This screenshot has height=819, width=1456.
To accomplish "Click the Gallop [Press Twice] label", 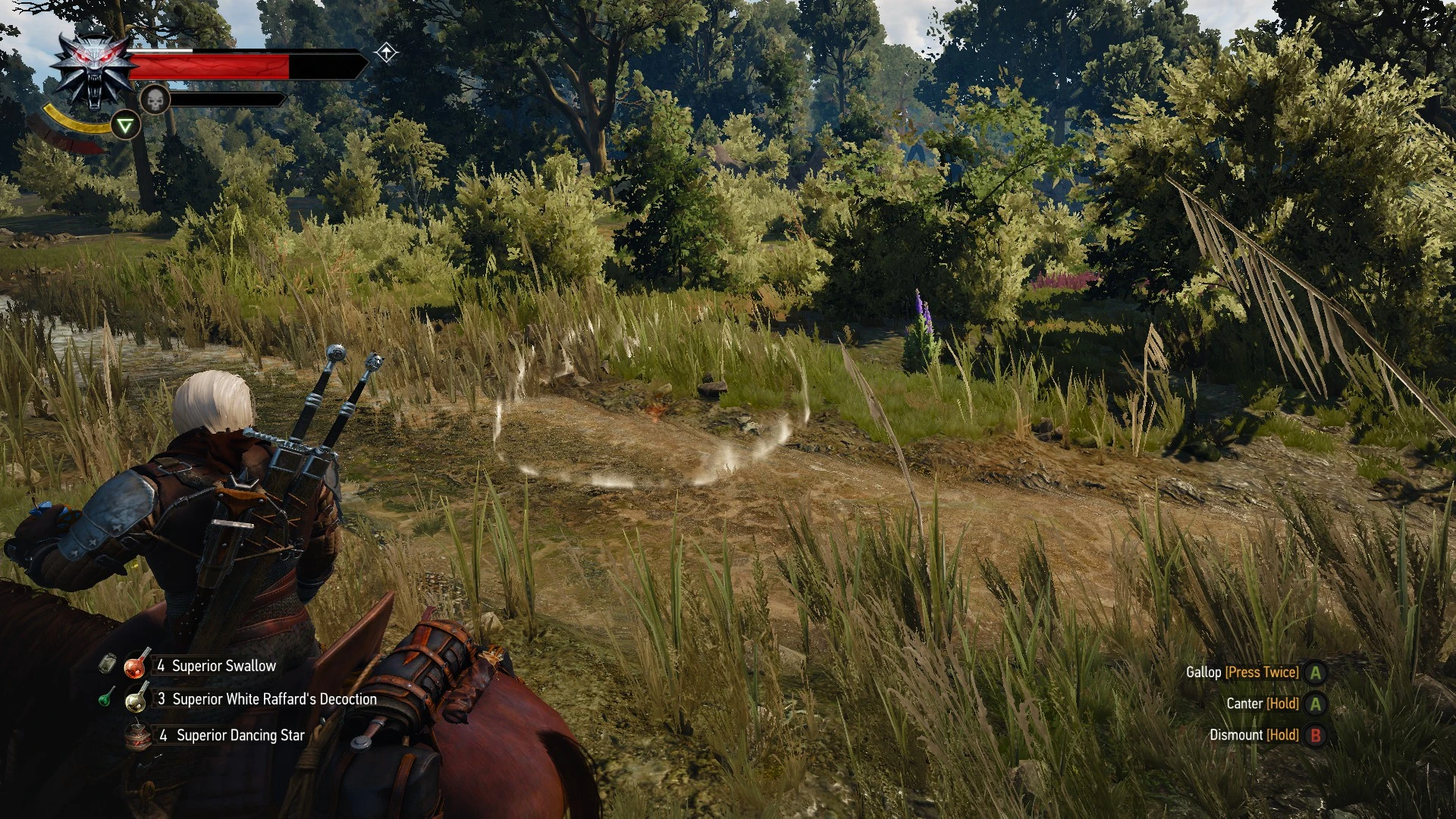I will point(1244,673).
